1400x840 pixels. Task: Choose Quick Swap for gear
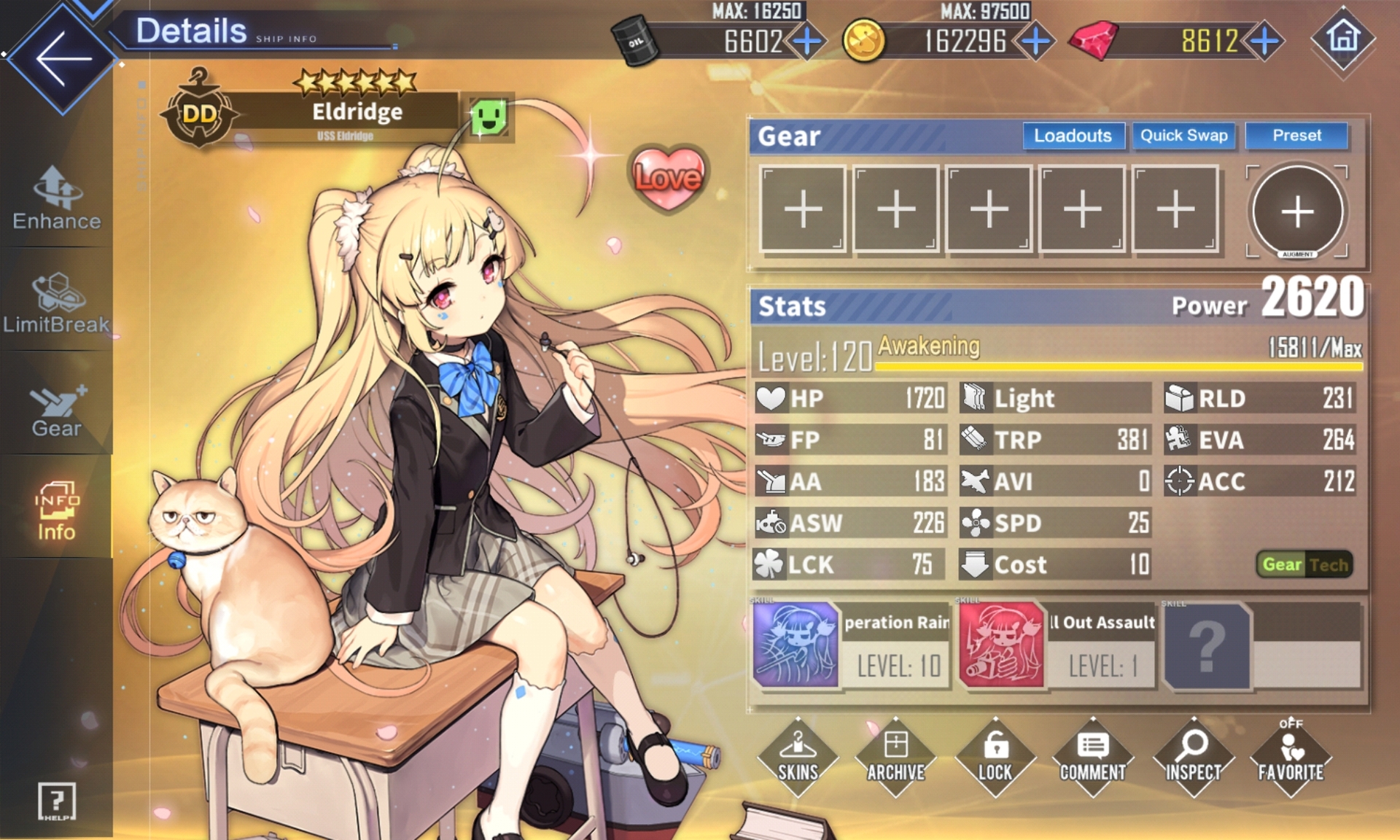pos(1183,136)
